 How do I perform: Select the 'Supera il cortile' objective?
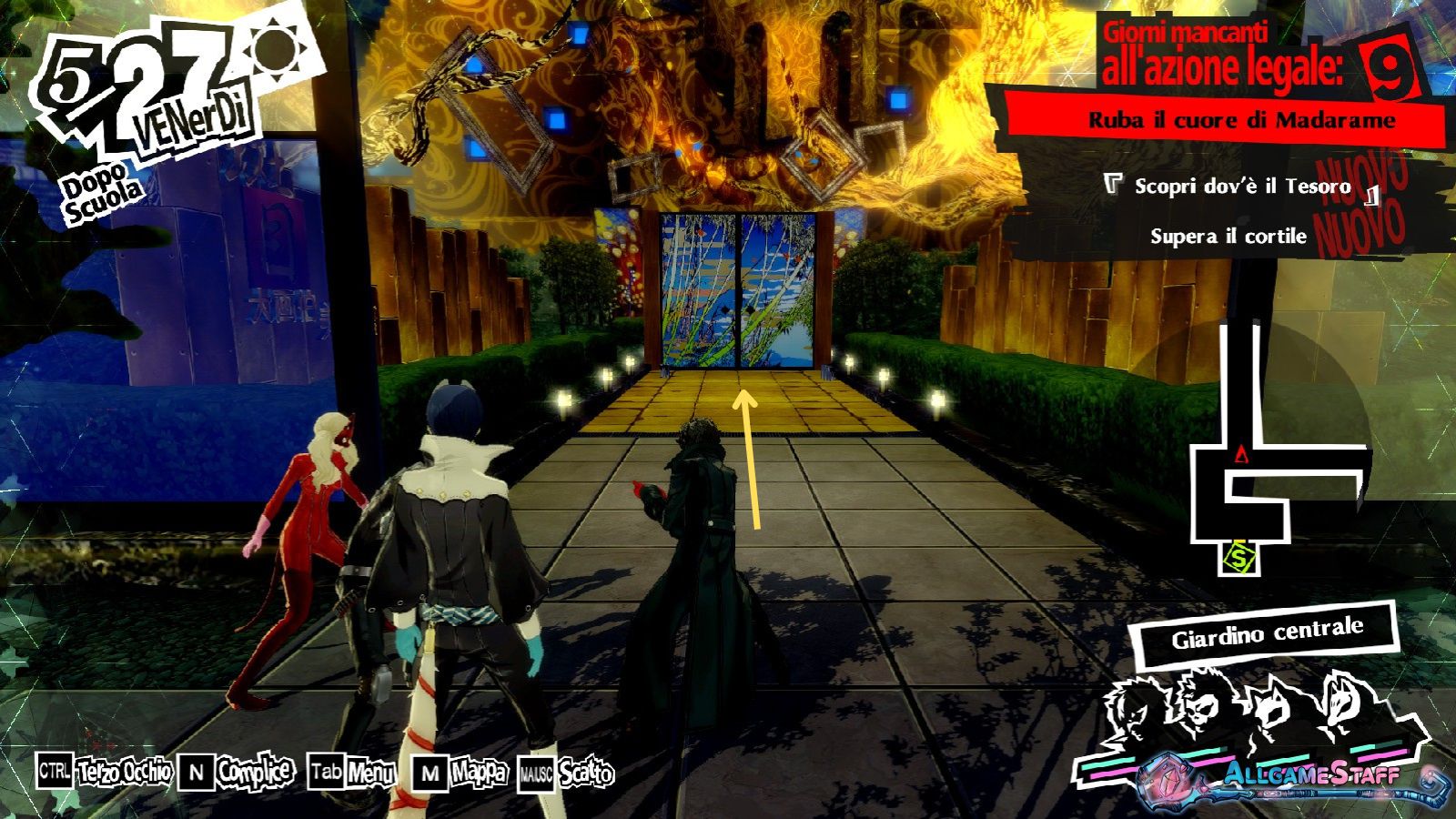click(1228, 237)
